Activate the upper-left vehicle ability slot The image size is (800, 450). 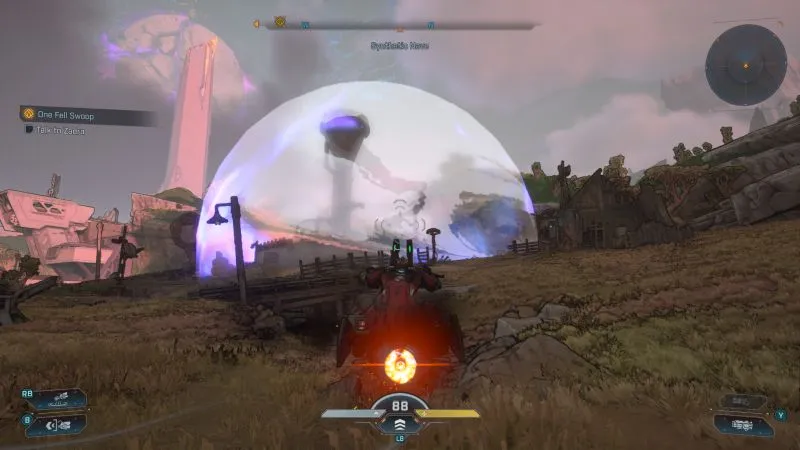tap(60, 400)
